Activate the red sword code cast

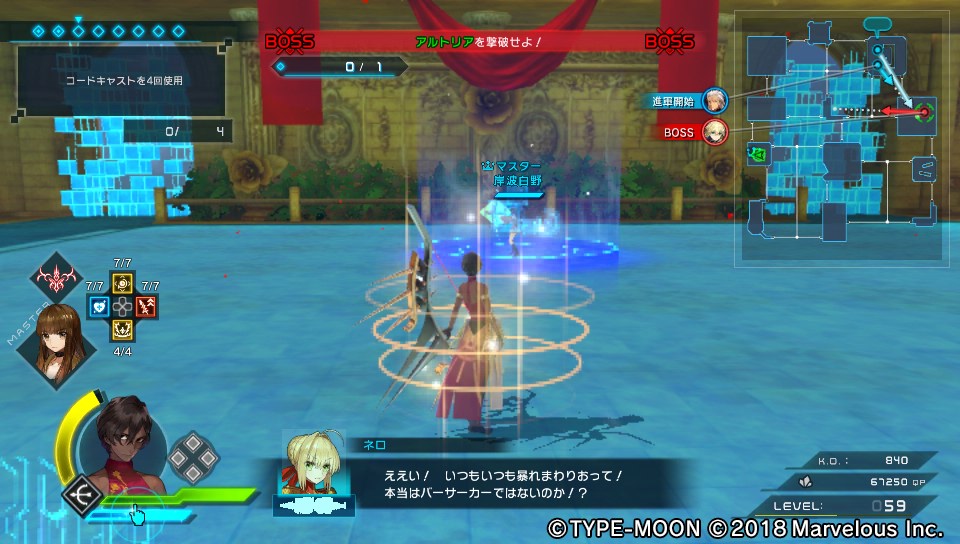(145, 307)
